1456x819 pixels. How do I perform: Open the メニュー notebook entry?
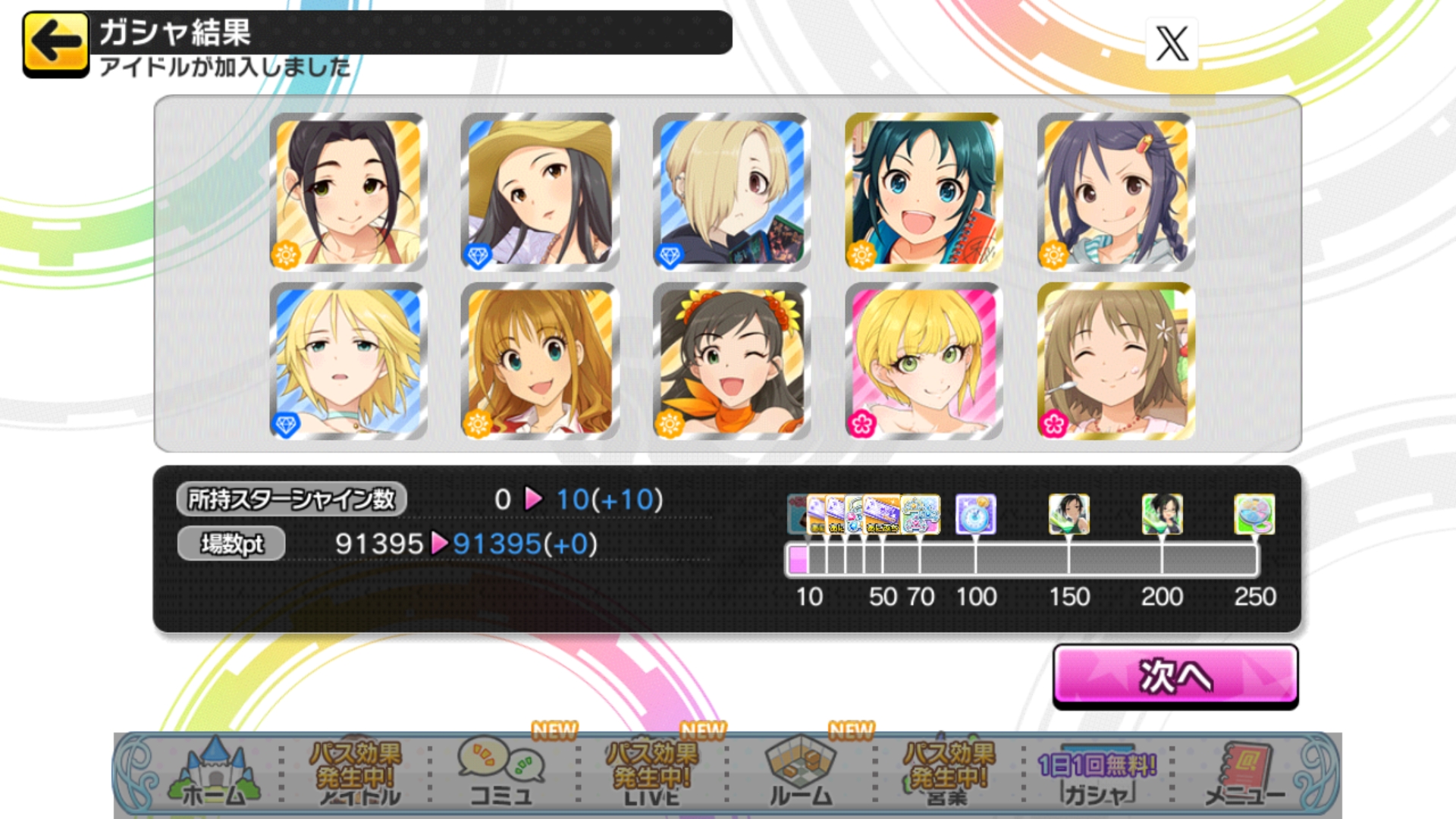(x=1244, y=775)
